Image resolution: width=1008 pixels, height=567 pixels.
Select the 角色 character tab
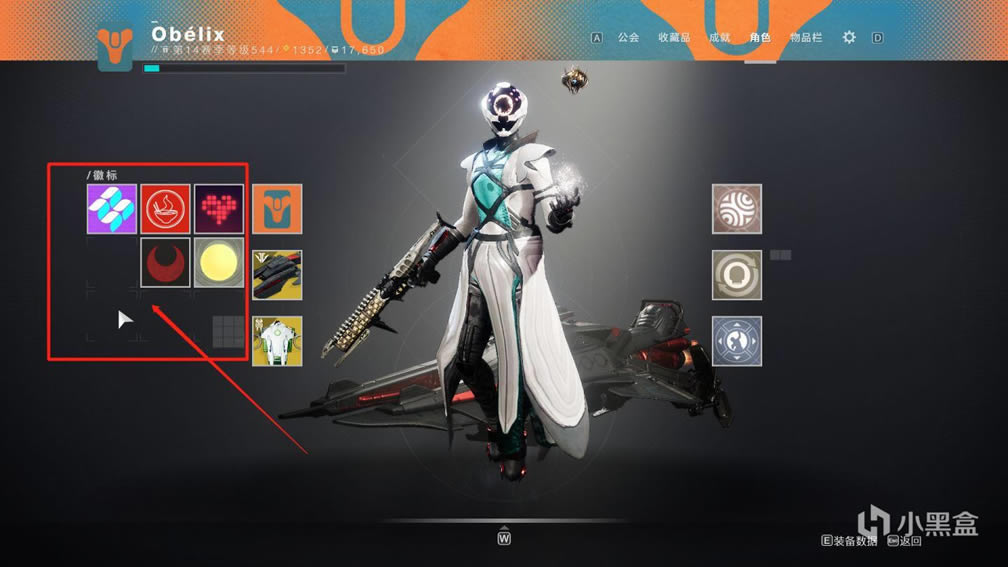tap(760, 37)
